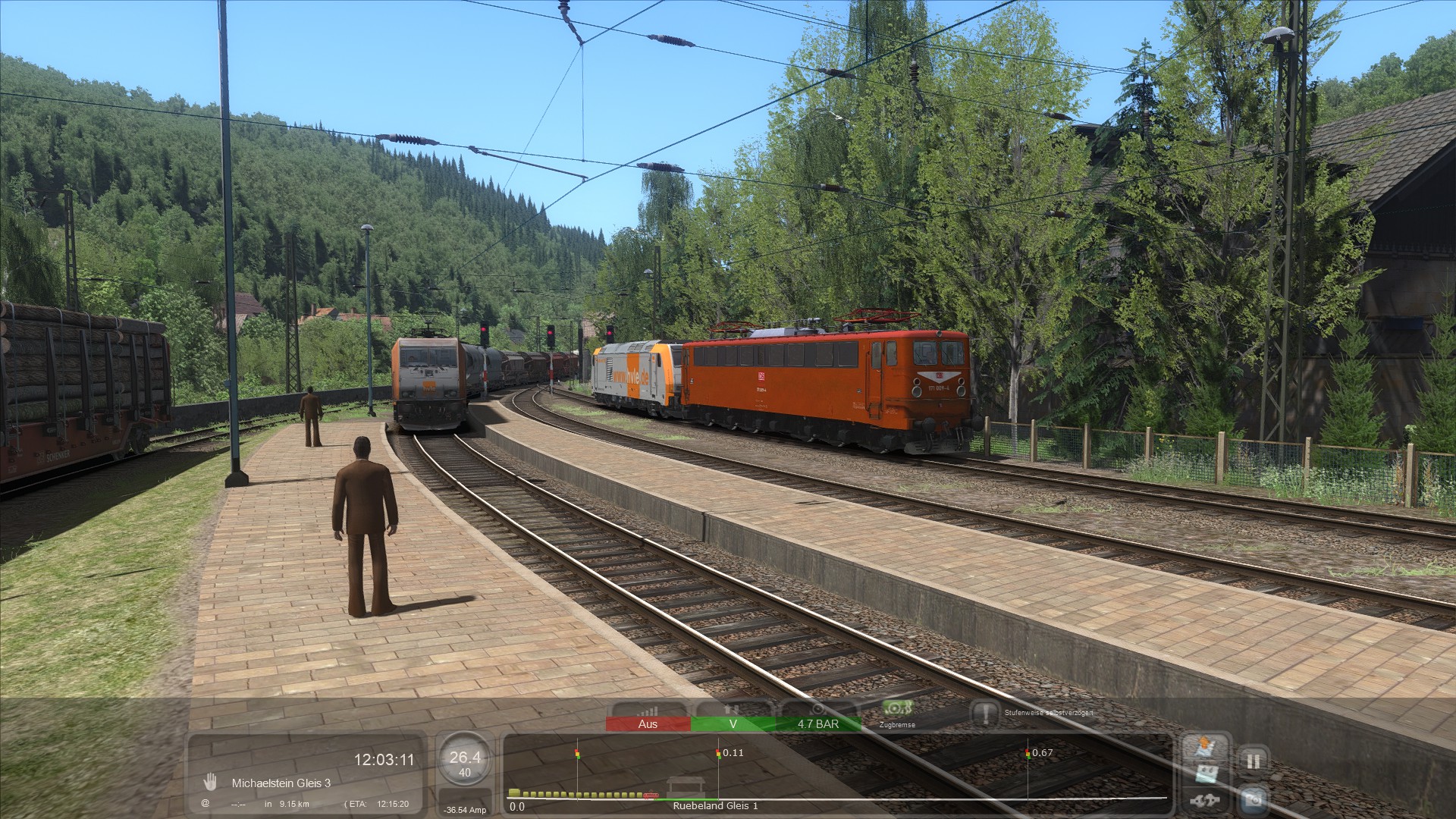Image resolution: width=1456 pixels, height=819 pixels.
Task: Pause the game with the pause button
Action: coord(1253,761)
